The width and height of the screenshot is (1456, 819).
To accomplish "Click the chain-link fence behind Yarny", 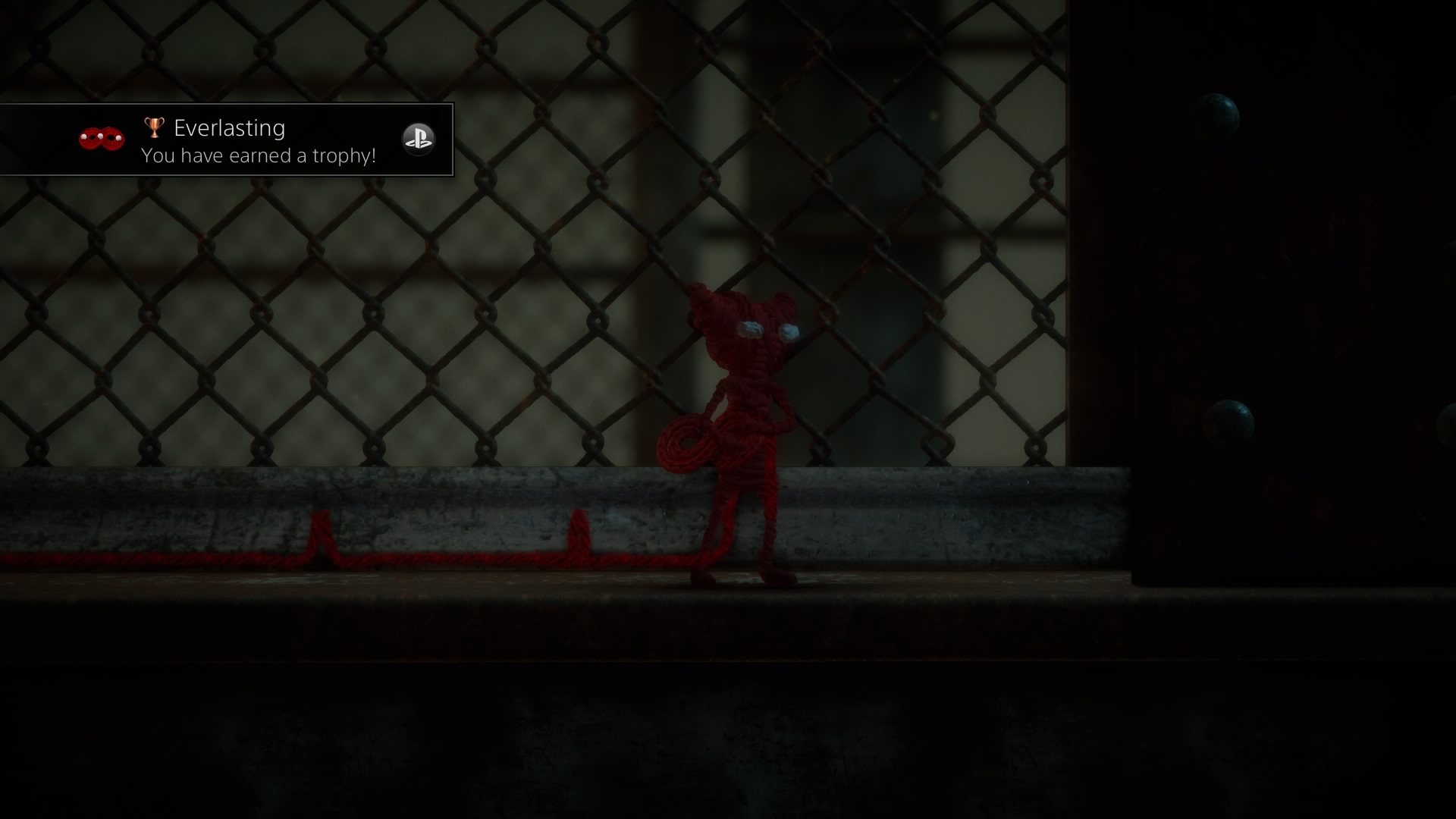I will tap(455, 303).
